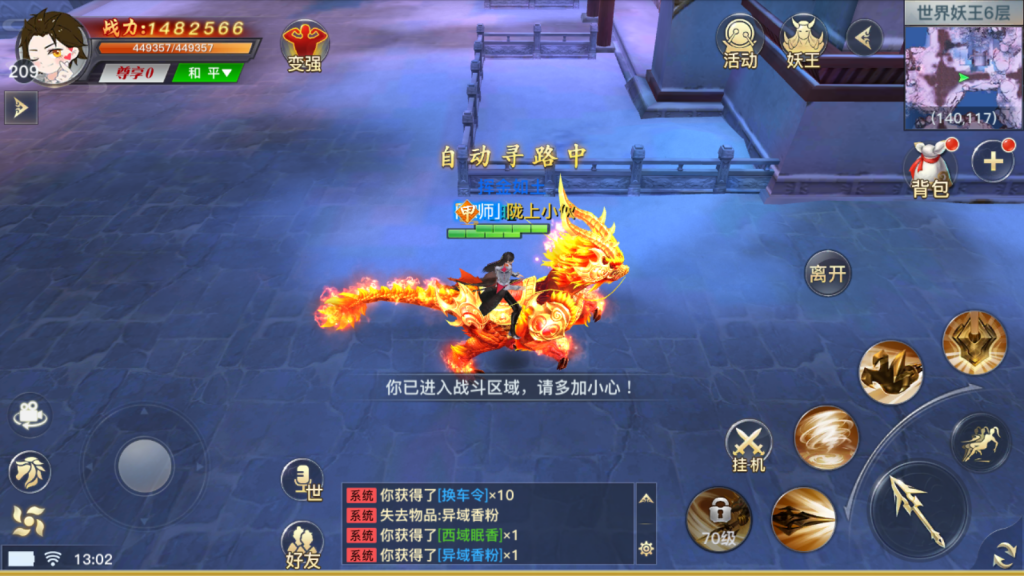
Task: Open the world boss minimap
Action: tap(963, 69)
